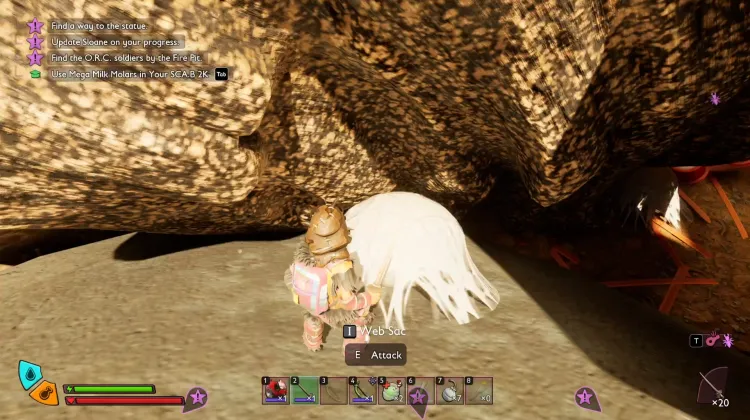Click the pink whistle pet command icon

(712, 341)
